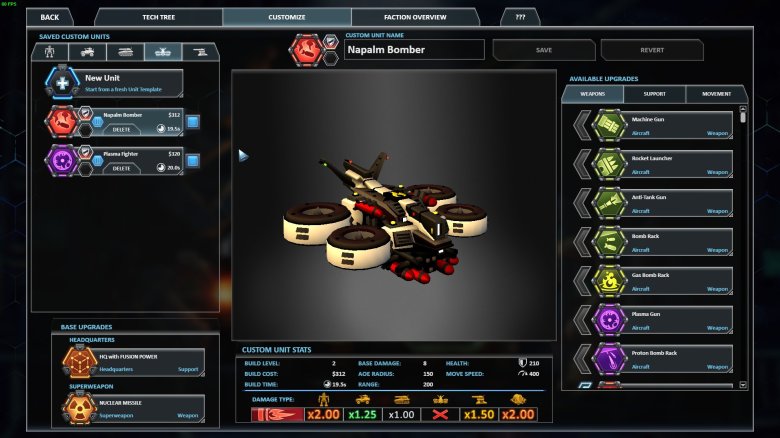Image resolution: width=780 pixels, height=438 pixels.
Task: Revert changes to the custom unit
Action: point(652,50)
